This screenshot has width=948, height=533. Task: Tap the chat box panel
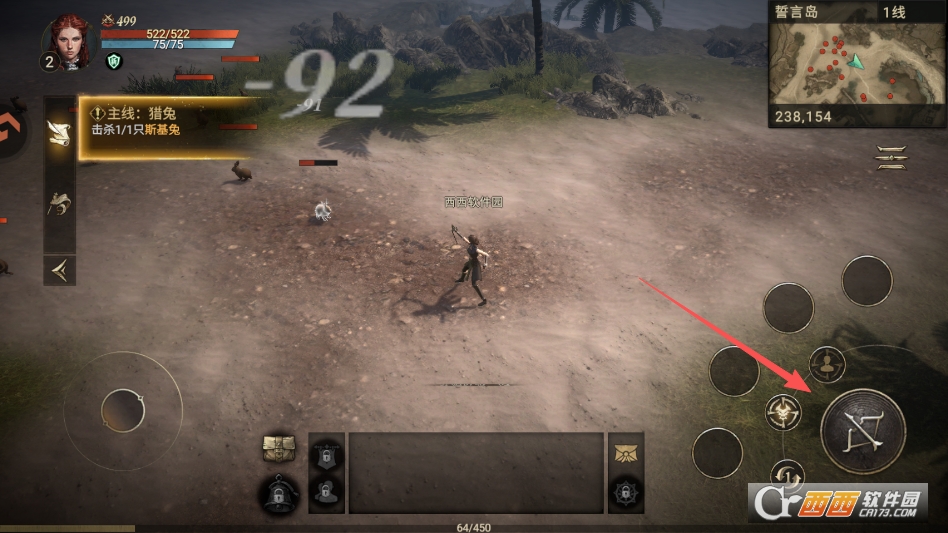click(x=476, y=473)
